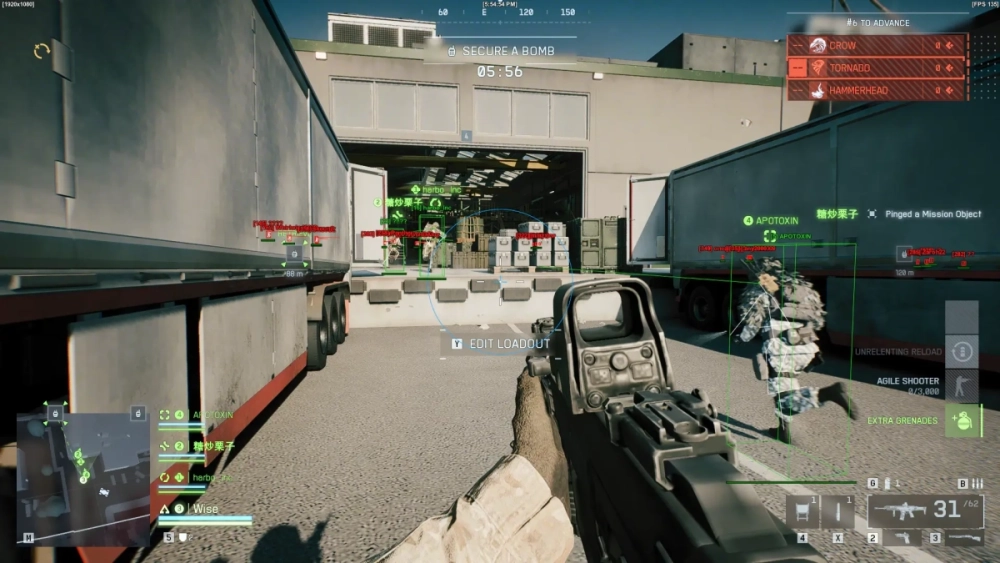
Task: Click the Secure a Bomb objective banner
Action: (500, 50)
